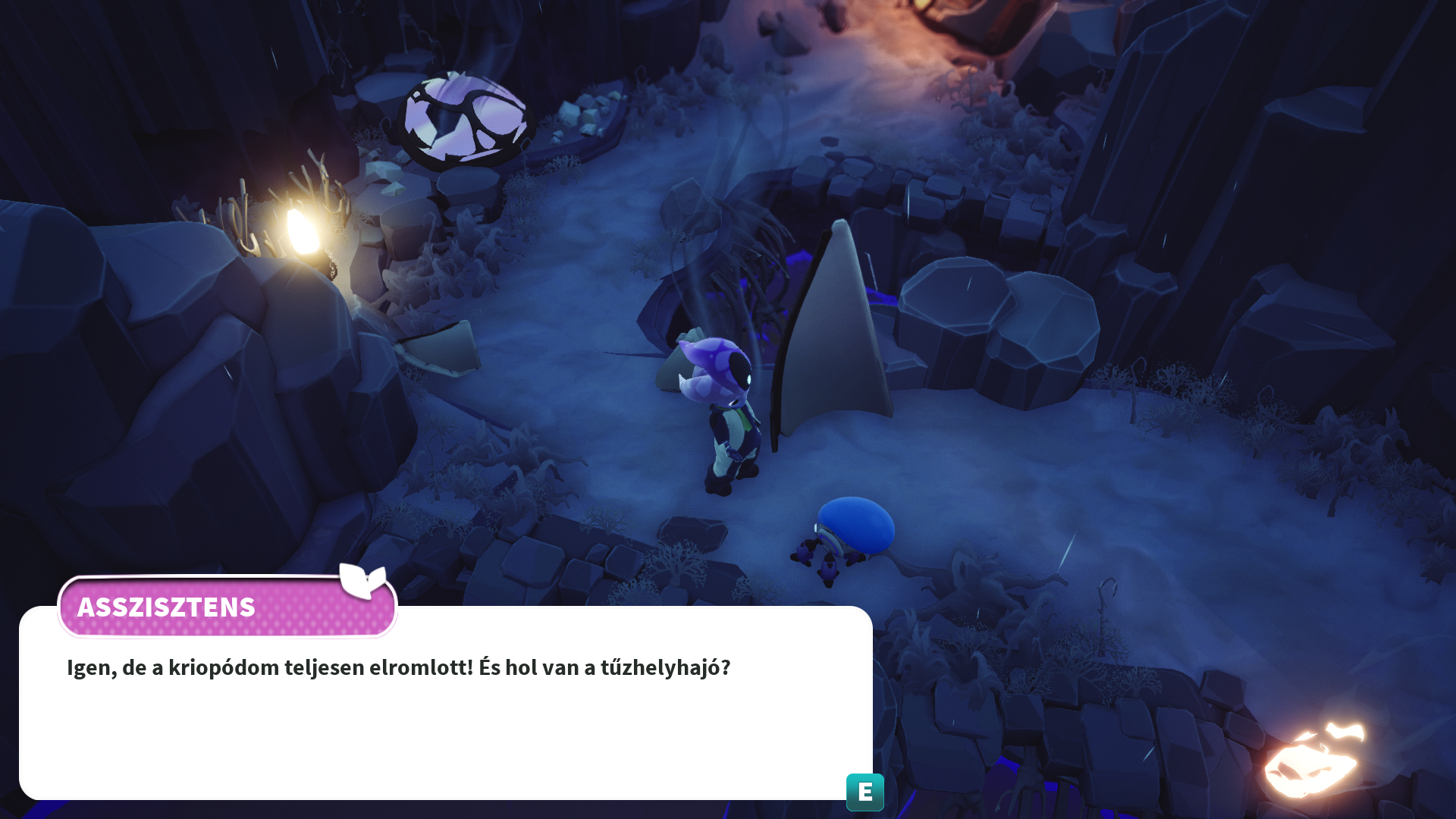The image size is (1456, 819).
Task: Advance the Asszisztens dialogue text box
Action: pyautogui.click(x=864, y=792)
